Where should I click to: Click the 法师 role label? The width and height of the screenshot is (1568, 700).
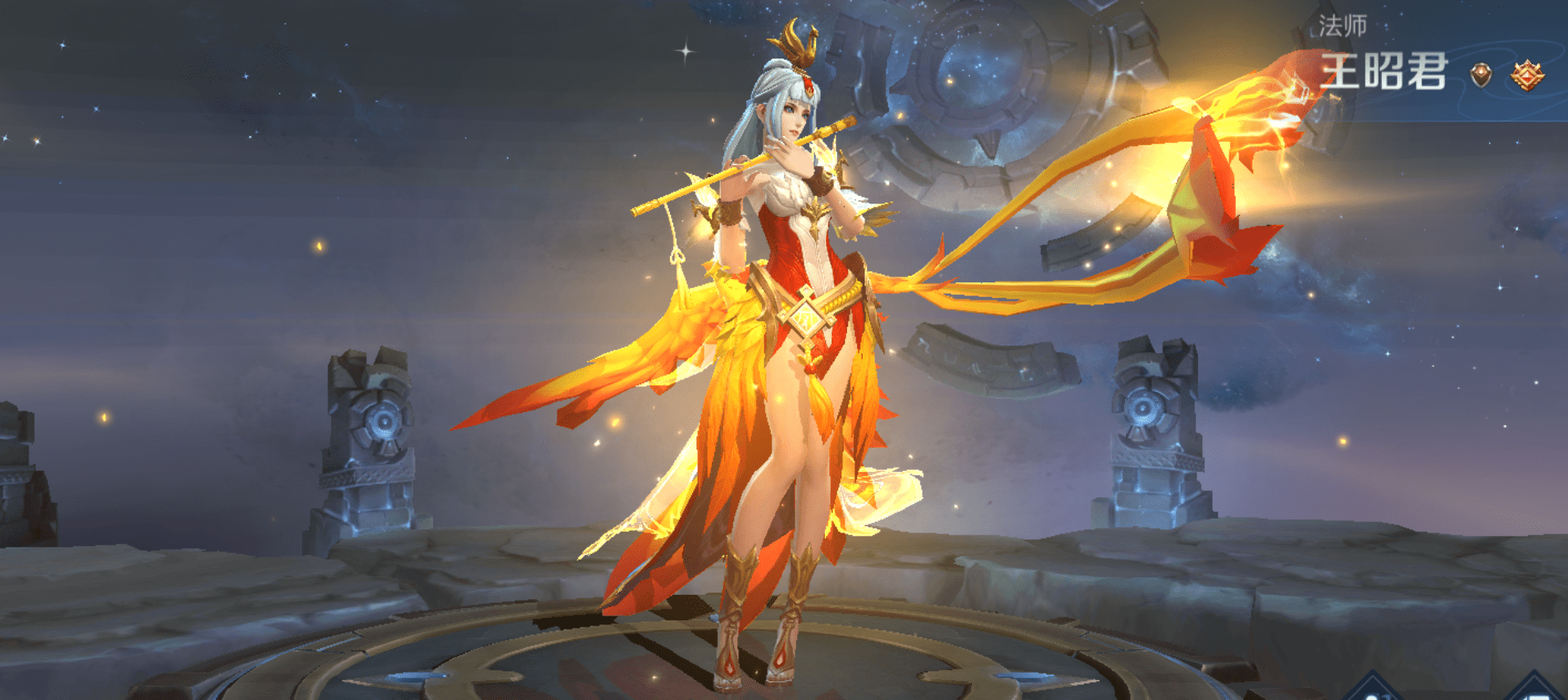pos(1342,26)
